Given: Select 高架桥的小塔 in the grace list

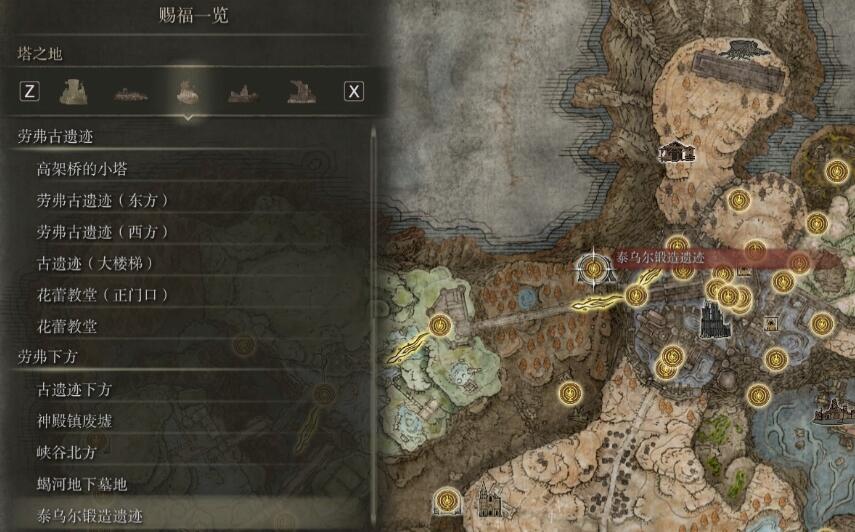Looking at the screenshot, I should [82, 169].
